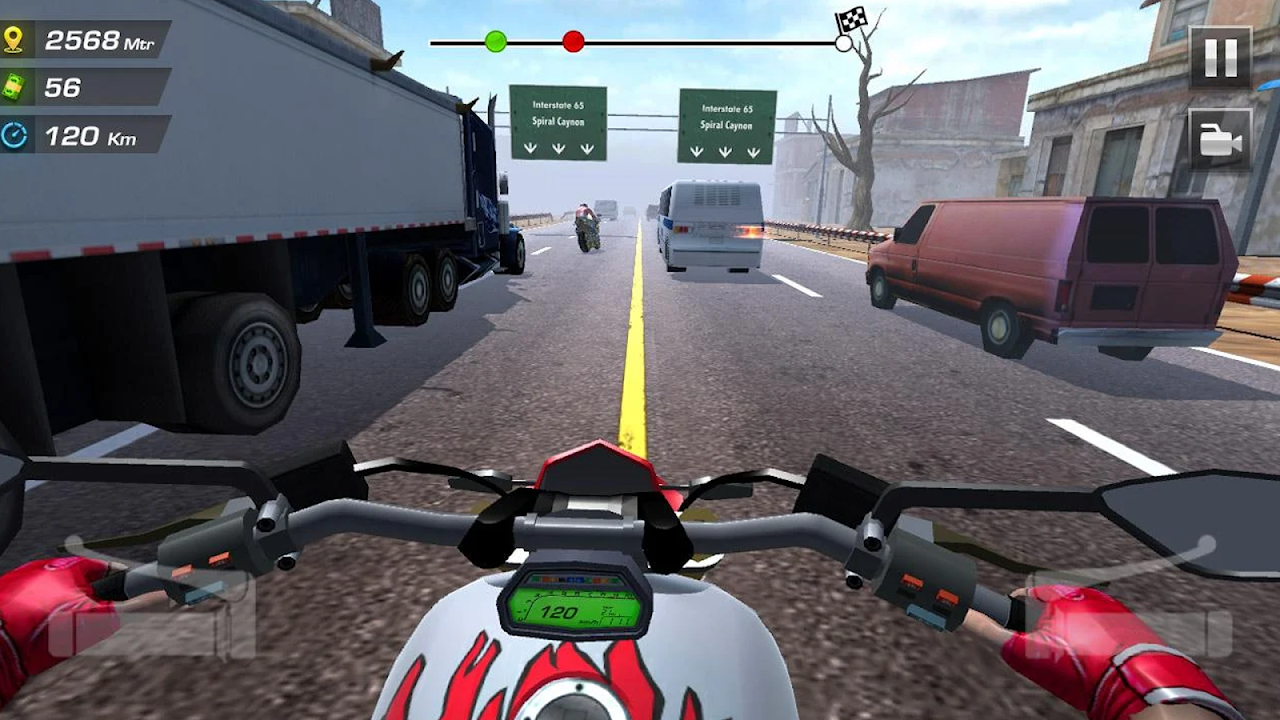The image size is (1280, 720).
Task: Tap the bike's green digital speedometer gauge
Action: coord(572,610)
